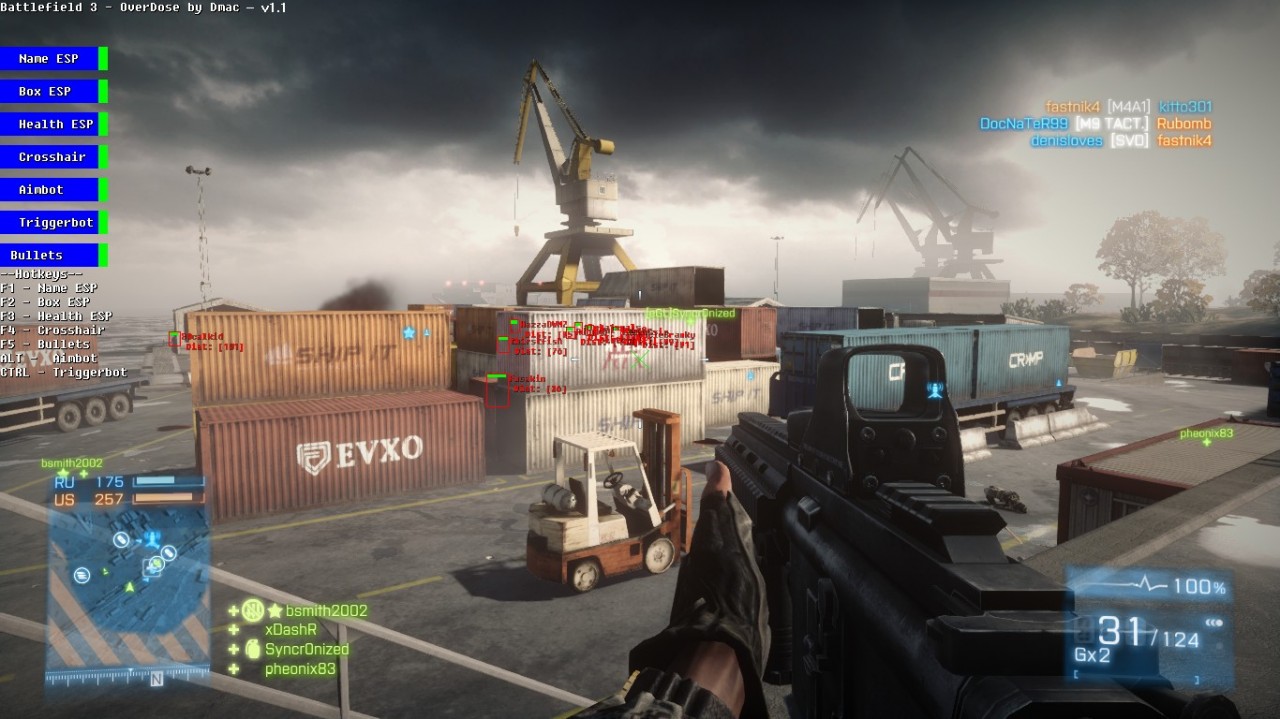
Task: Toggle the Aimbot button
Action: point(49,189)
